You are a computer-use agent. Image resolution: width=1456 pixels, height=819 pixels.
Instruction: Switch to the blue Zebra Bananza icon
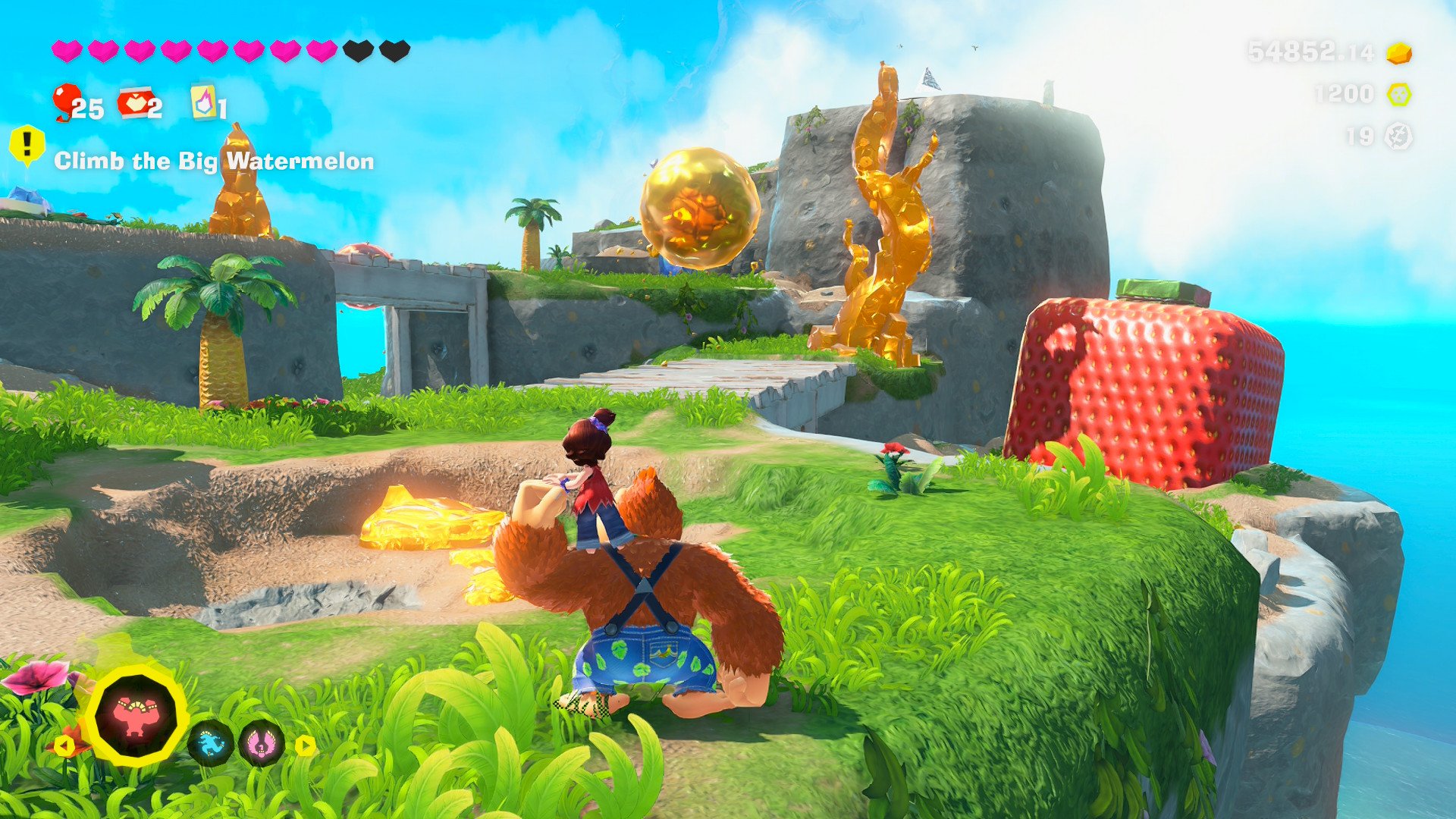click(x=210, y=742)
